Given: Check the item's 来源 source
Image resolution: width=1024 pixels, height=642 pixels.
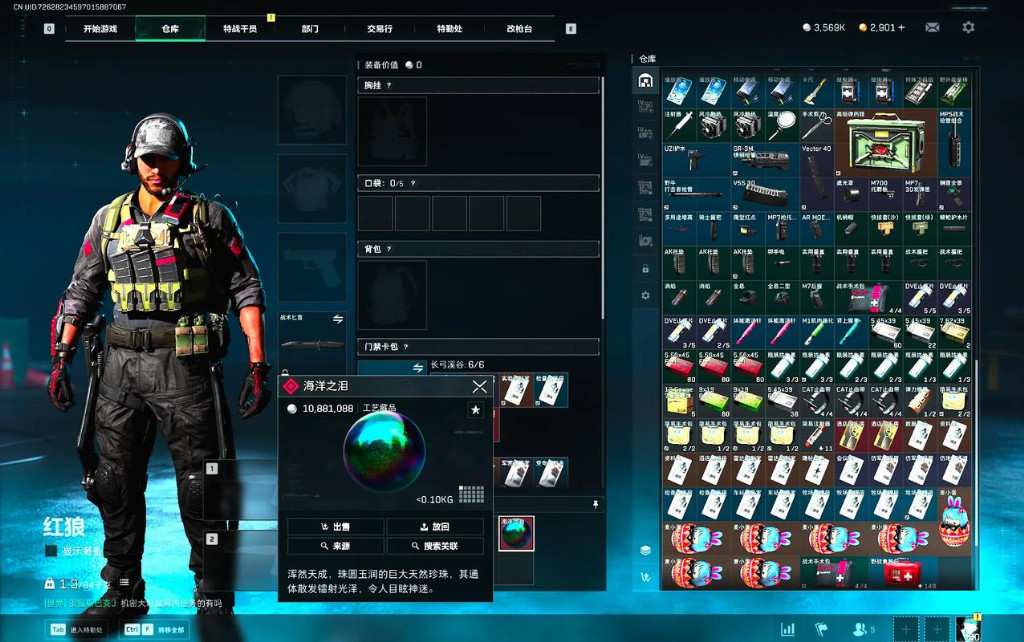Looking at the screenshot, I should (x=335, y=546).
